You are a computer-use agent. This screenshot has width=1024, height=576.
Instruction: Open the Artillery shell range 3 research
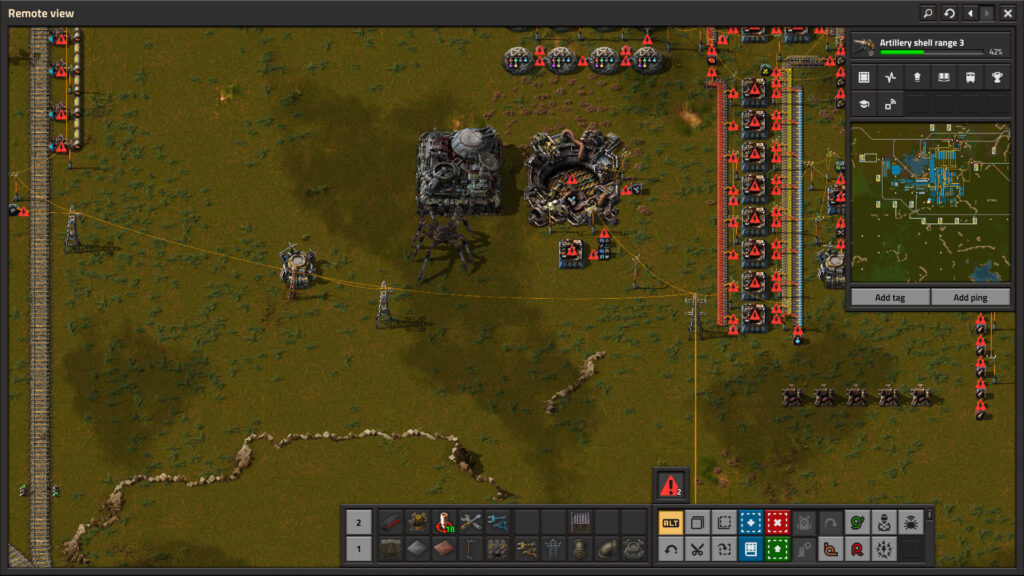(x=929, y=46)
